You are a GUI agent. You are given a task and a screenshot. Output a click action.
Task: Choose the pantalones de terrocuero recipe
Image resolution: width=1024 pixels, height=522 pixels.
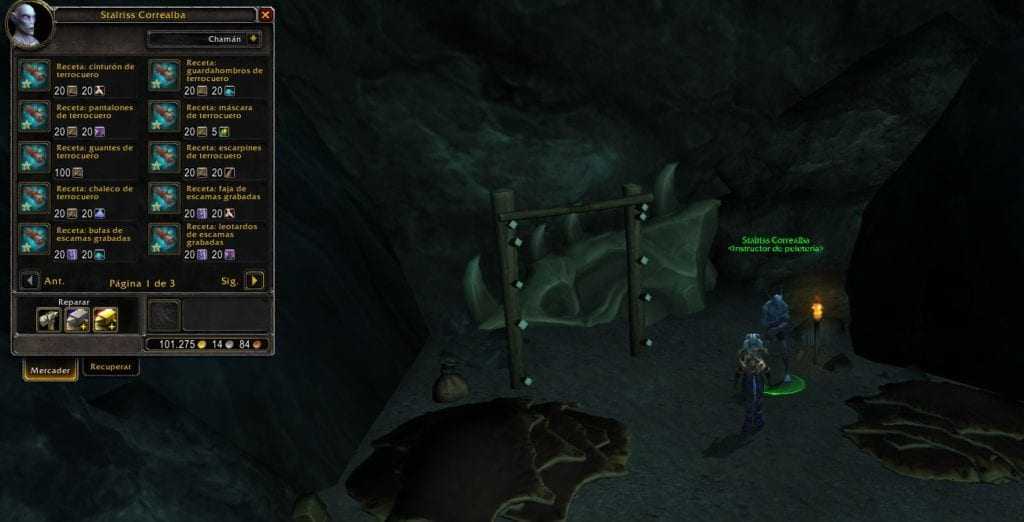point(36,116)
